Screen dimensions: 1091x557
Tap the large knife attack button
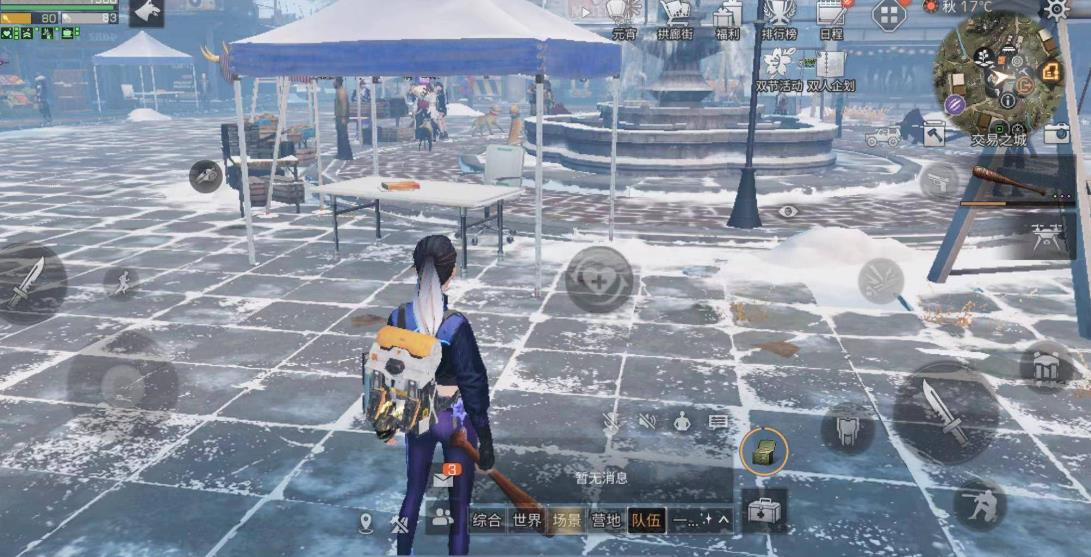click(x=945, y=412)
